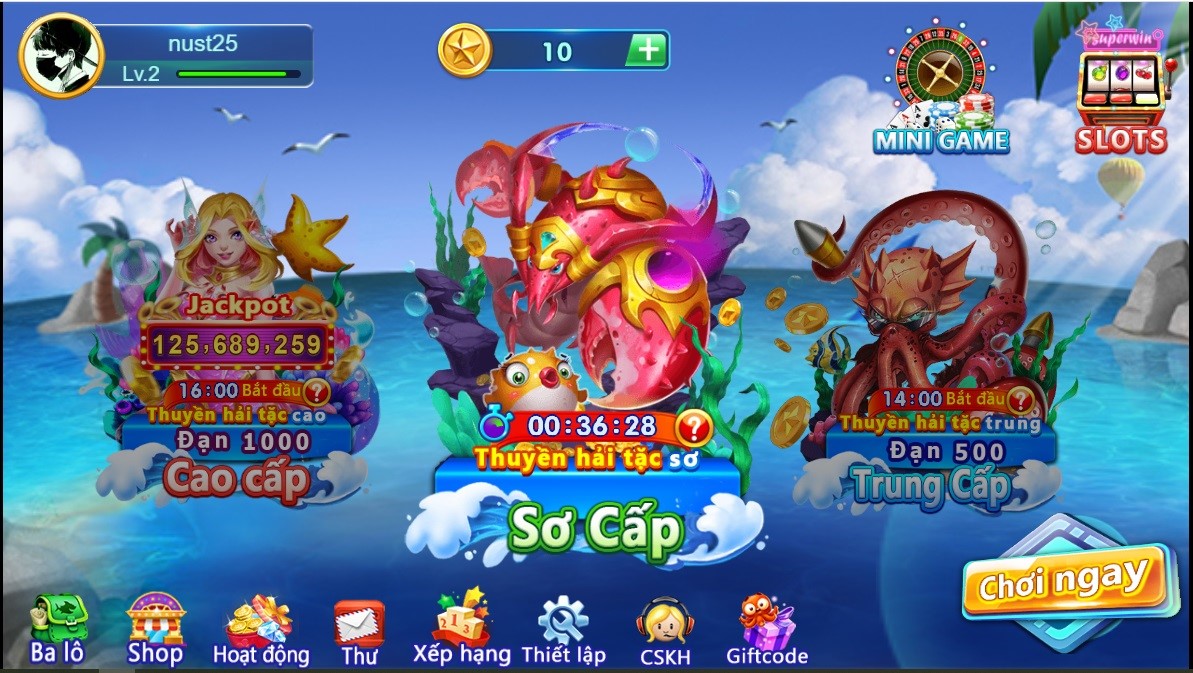Select the Cao cấp room
The height and width of the screenshot is (673, 1193).
coord(236,477)
